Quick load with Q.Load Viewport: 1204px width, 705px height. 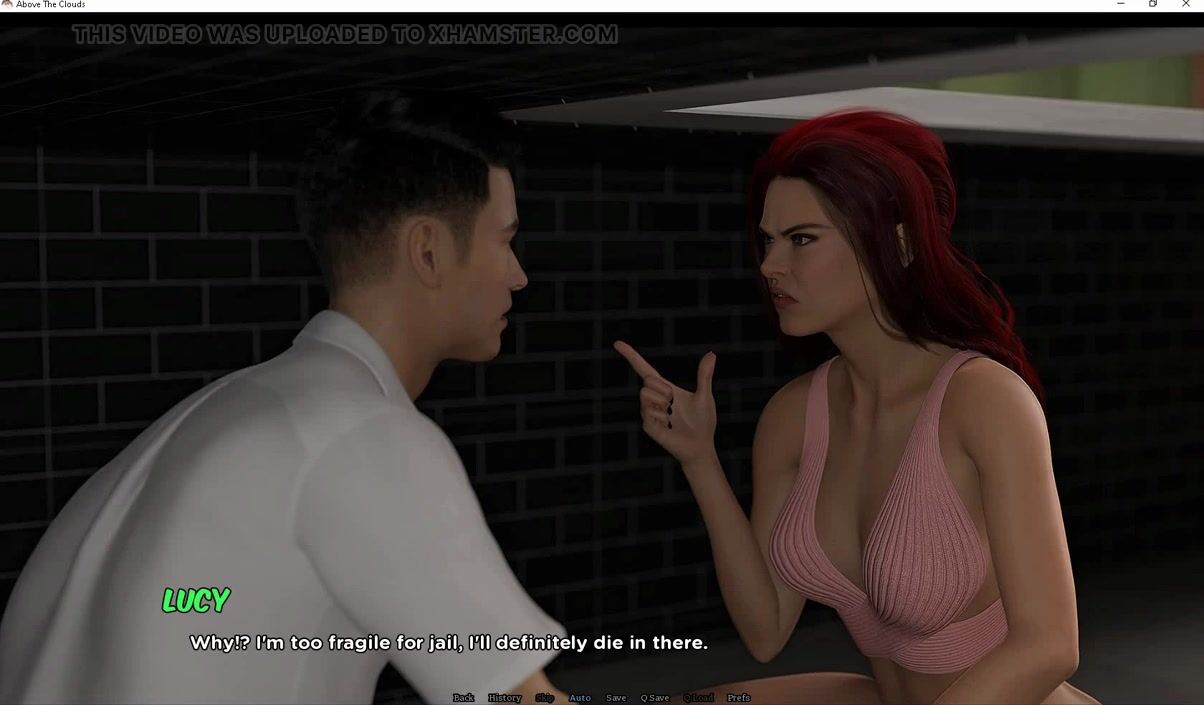coord(698,698)
